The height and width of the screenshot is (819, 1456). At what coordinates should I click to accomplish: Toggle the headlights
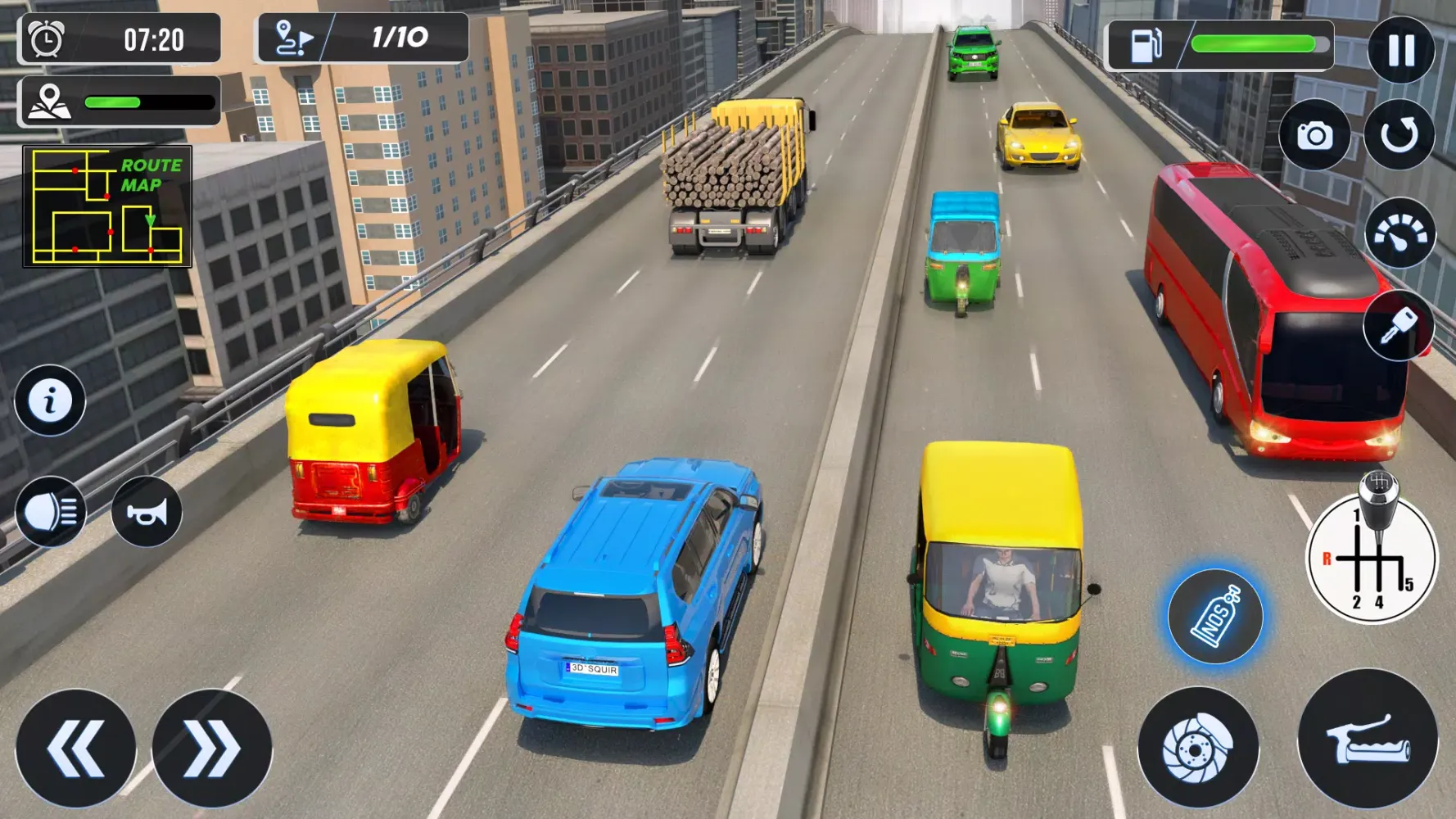(51, 512)
